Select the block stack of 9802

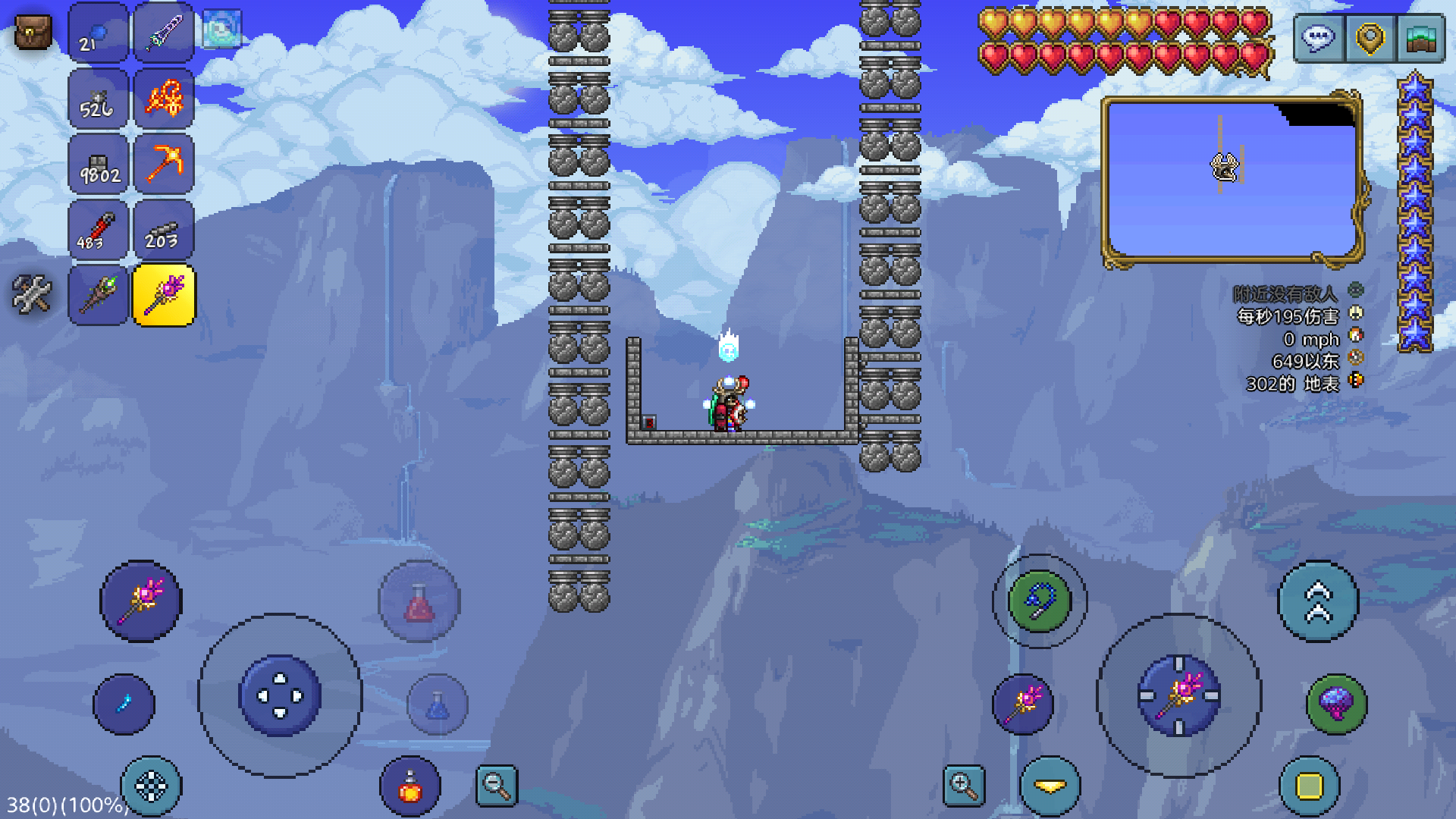point(98,164)
